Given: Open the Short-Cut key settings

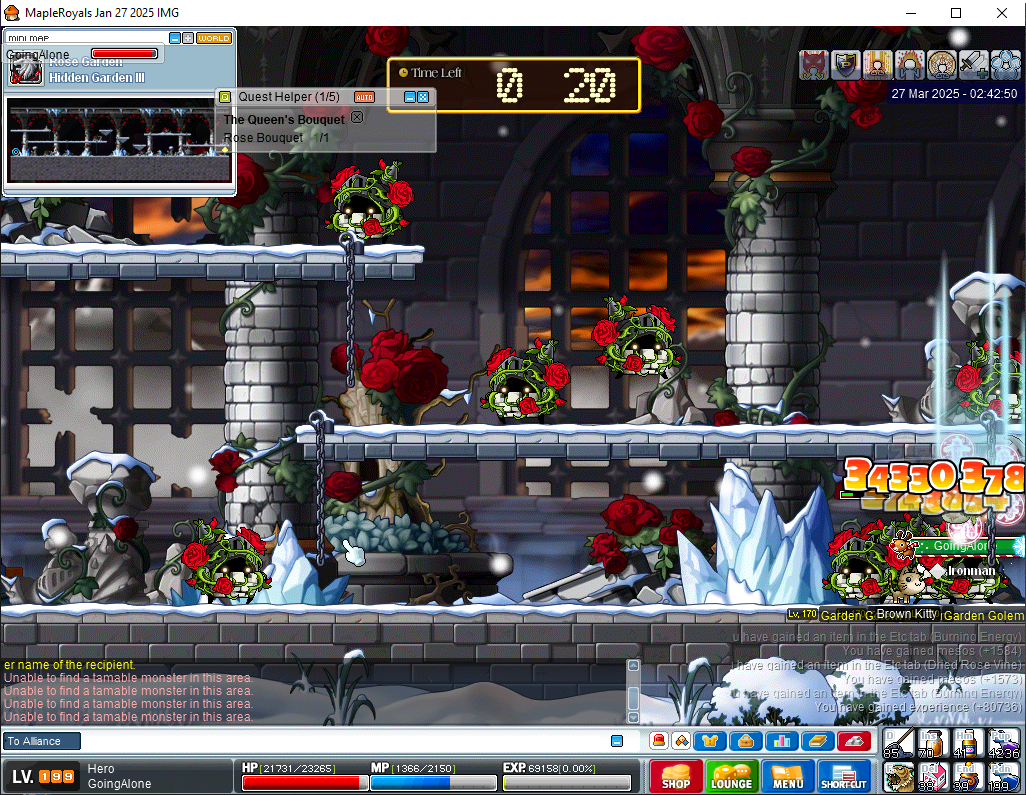Looking at the screenshot, I should 844,776.
